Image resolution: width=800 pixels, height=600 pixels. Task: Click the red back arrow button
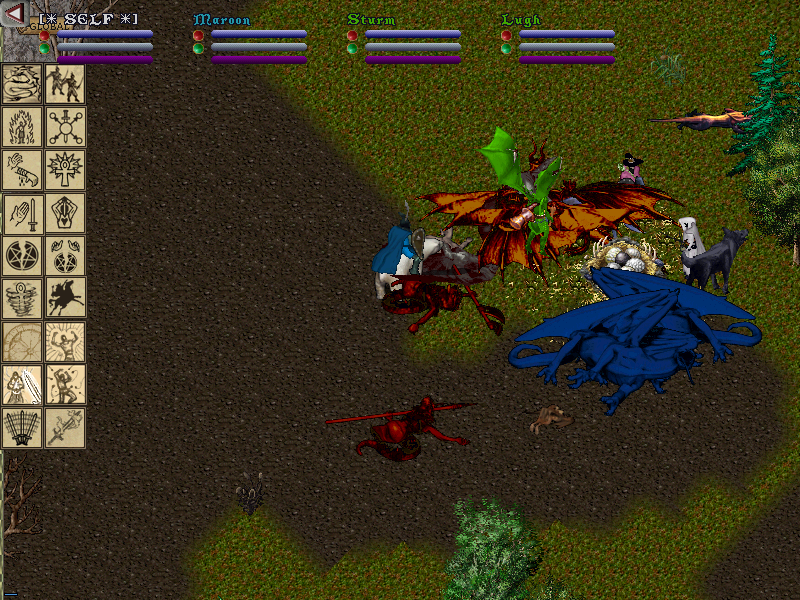point(15,14)
